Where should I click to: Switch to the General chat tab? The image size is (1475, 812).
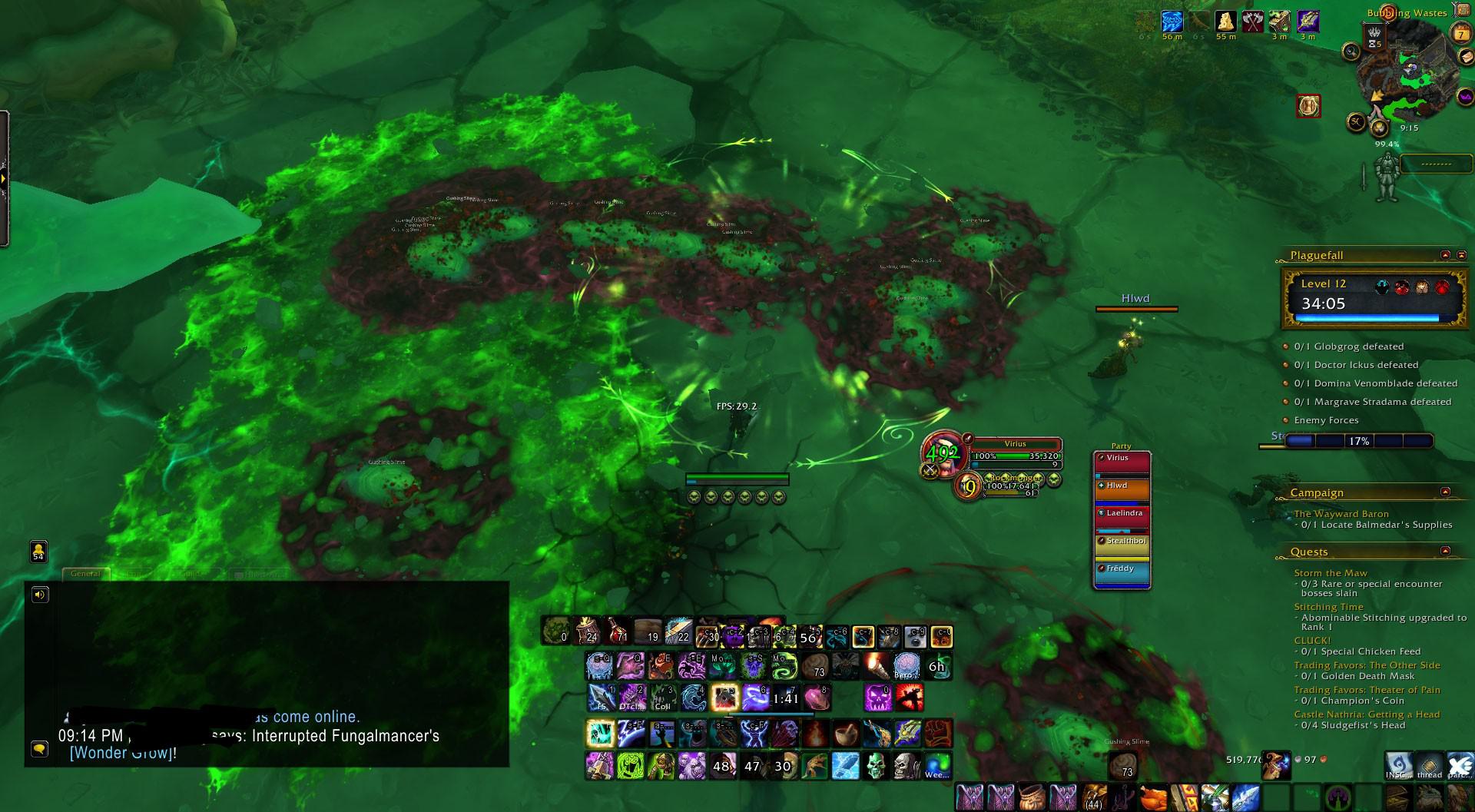click(x=87, y=573)
